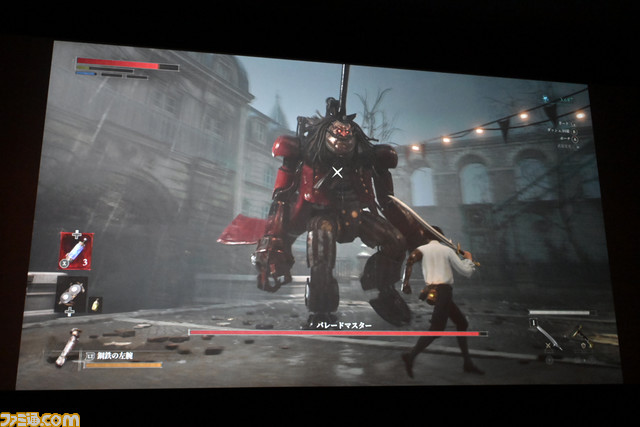Select the red Pulse Cell healing item slot

76,250
